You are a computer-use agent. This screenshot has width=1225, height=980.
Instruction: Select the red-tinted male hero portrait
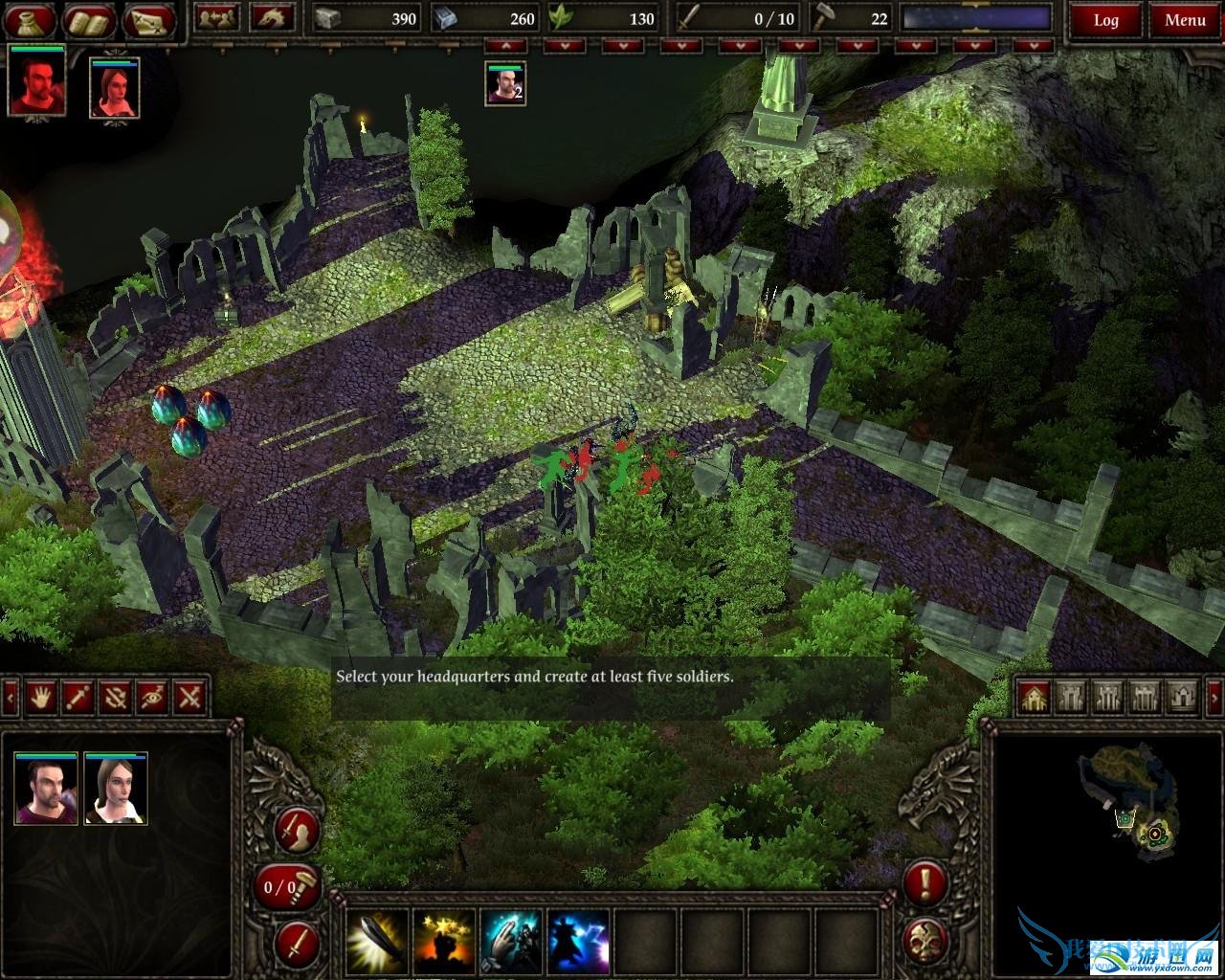(x=37, y=81)
